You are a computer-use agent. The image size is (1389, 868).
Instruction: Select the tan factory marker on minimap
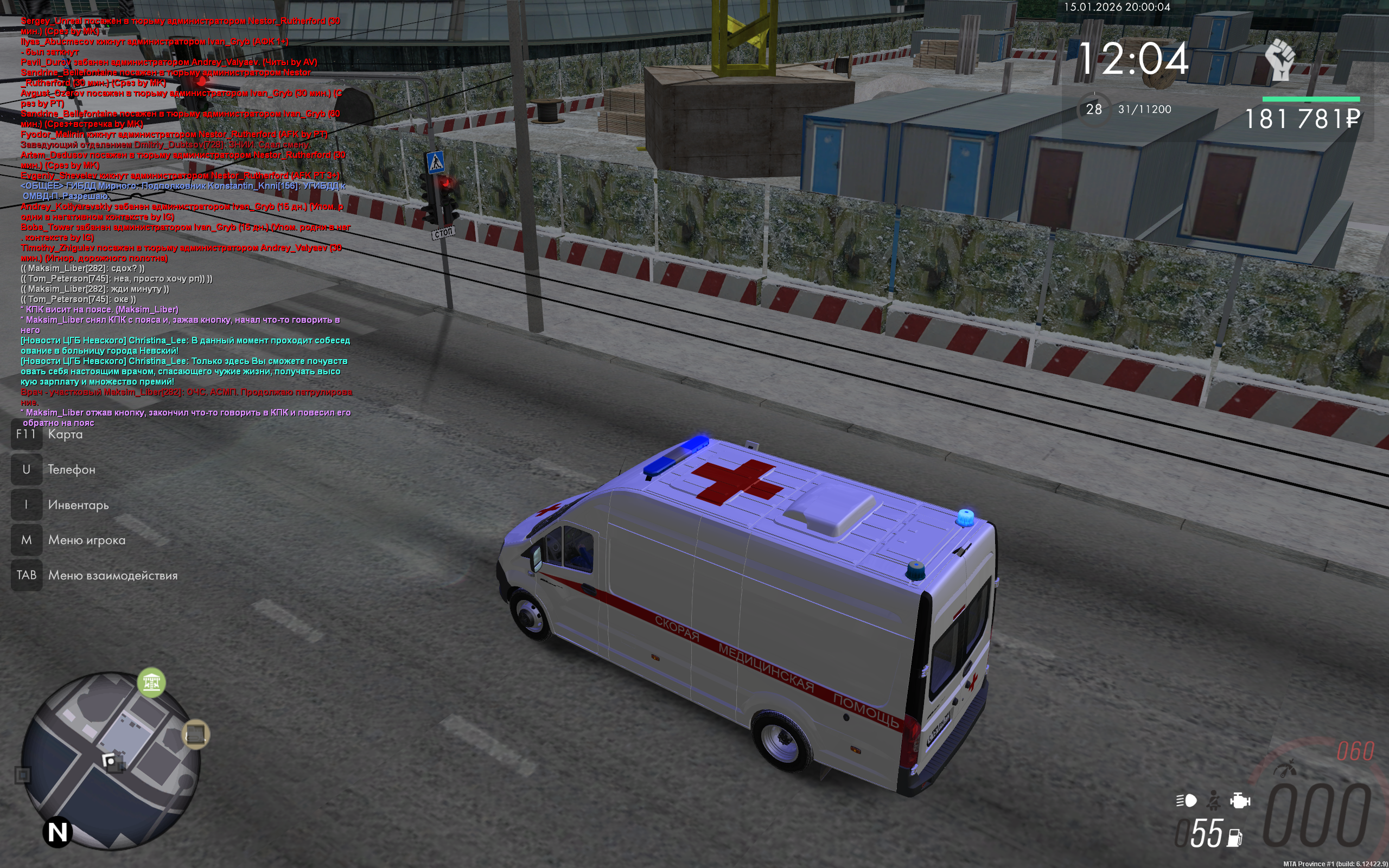196,734
